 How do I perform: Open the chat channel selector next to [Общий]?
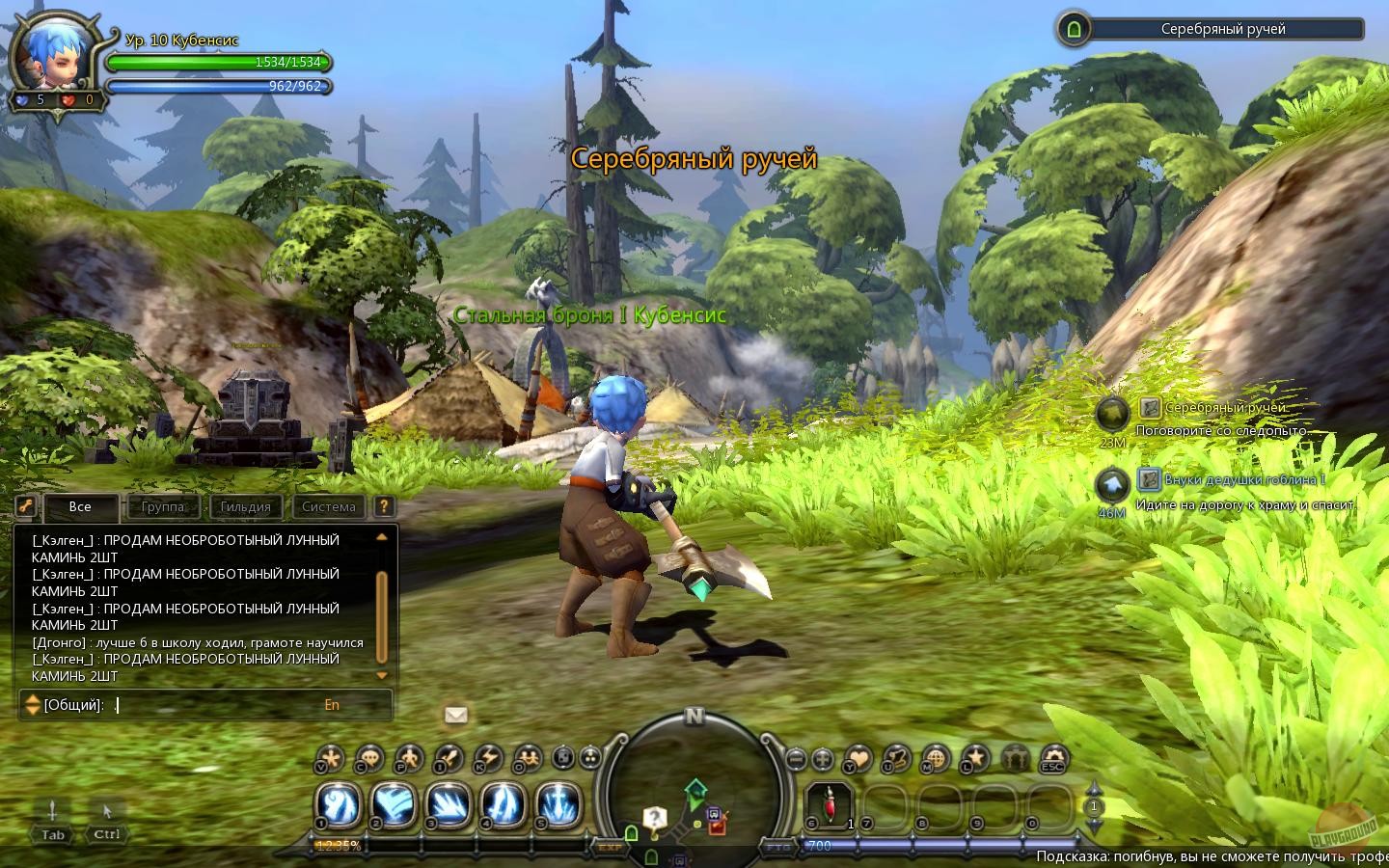click(32, 705)
